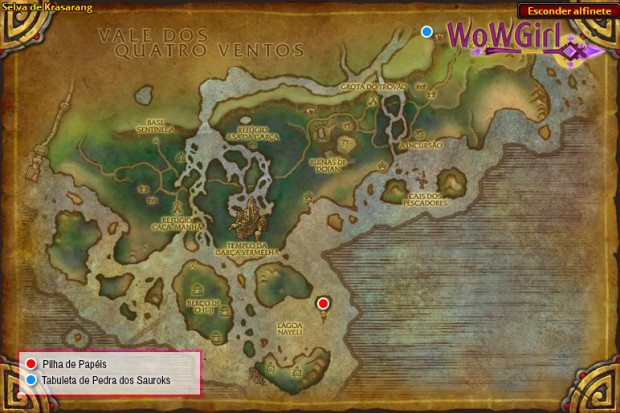Viewport: 620px width, 413px height.
Task: Select the red pin on the map
Action: [323, 303]
